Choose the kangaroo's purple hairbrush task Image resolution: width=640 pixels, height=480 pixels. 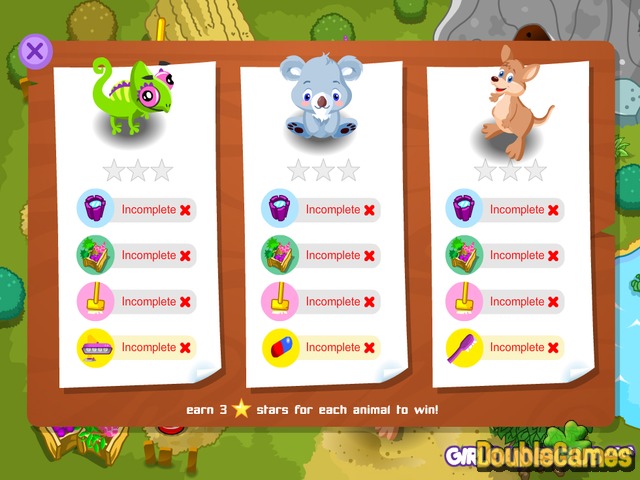[463, 347]
